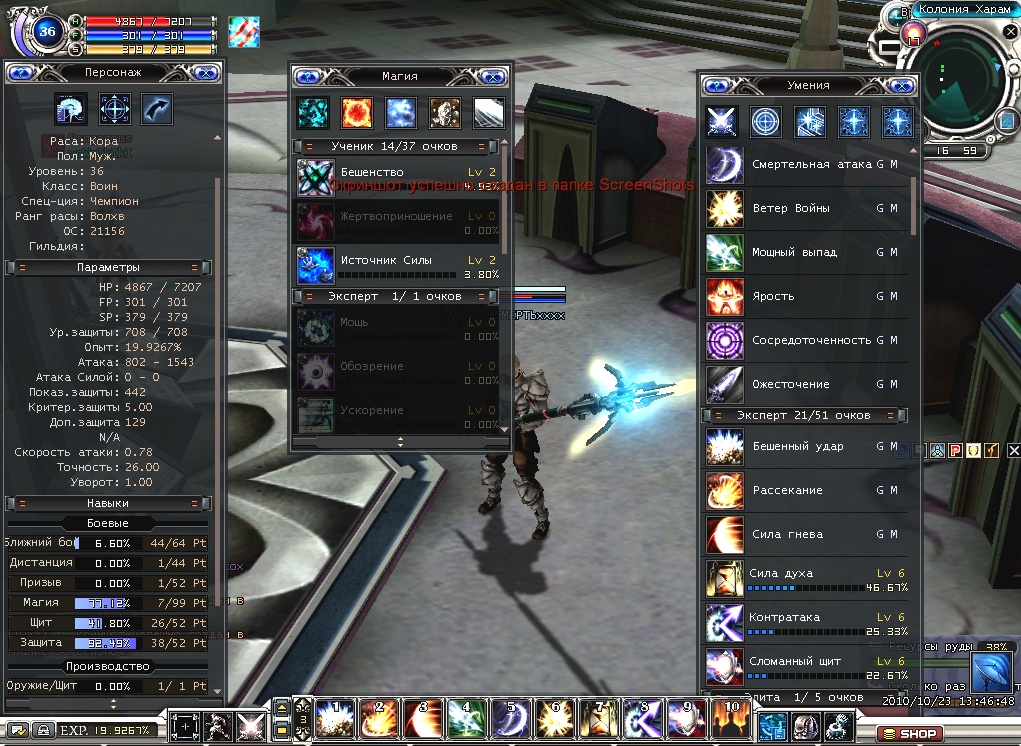Screen dimensions: 1021x746
Task: Open the curved arrow tab in Персонаж
Action: (x=157, y=108)
